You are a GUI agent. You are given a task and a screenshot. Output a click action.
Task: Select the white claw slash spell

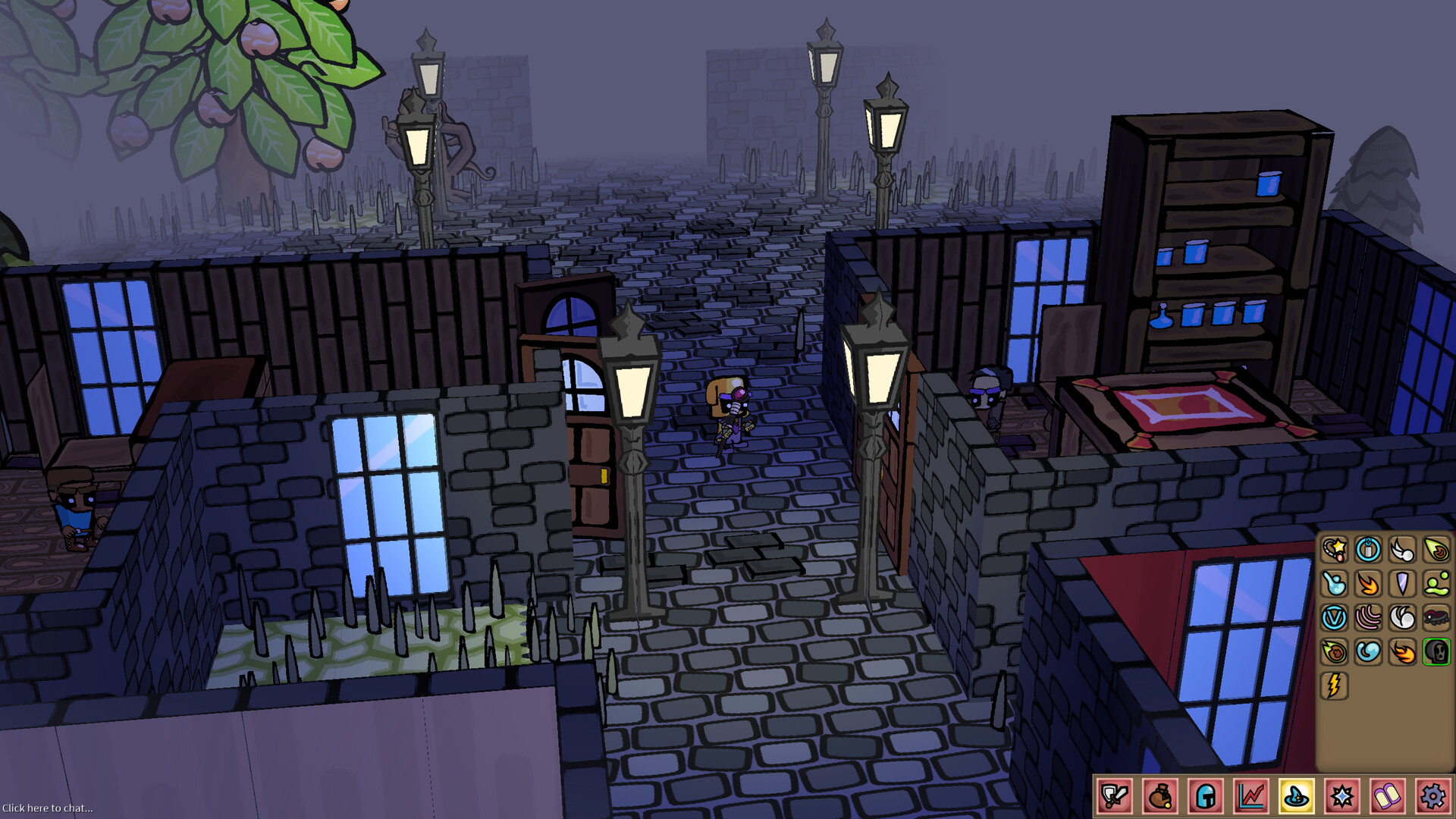pyautogui.click(x=1401, y=550)
